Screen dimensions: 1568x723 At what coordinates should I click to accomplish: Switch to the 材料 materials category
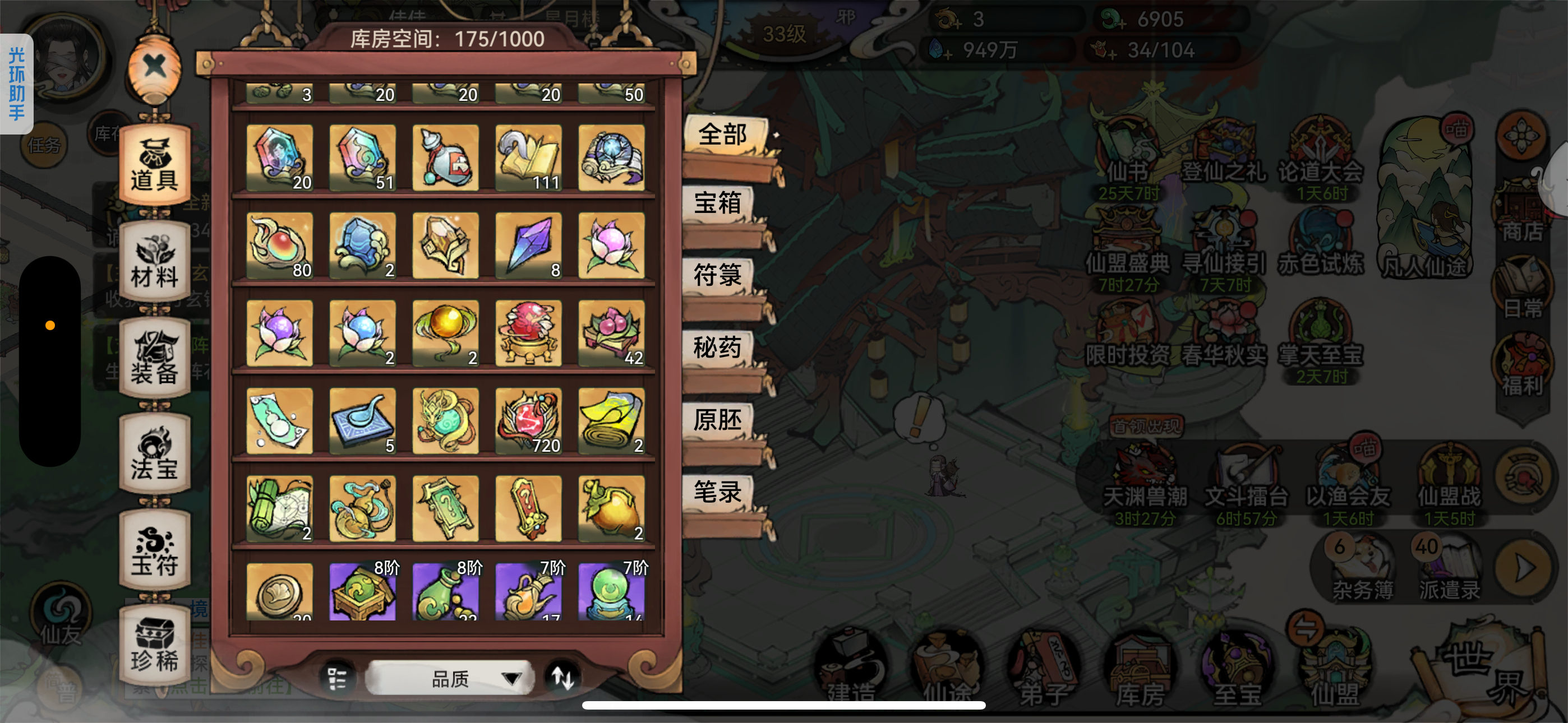[154, 263]
